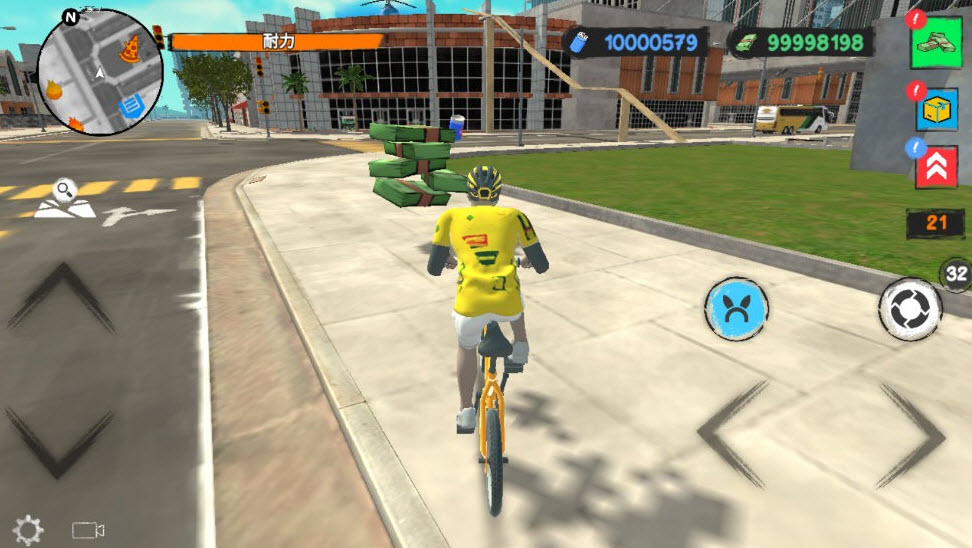Select the blue document marker on the minimap
972x548 pixels.
[129, 105]
